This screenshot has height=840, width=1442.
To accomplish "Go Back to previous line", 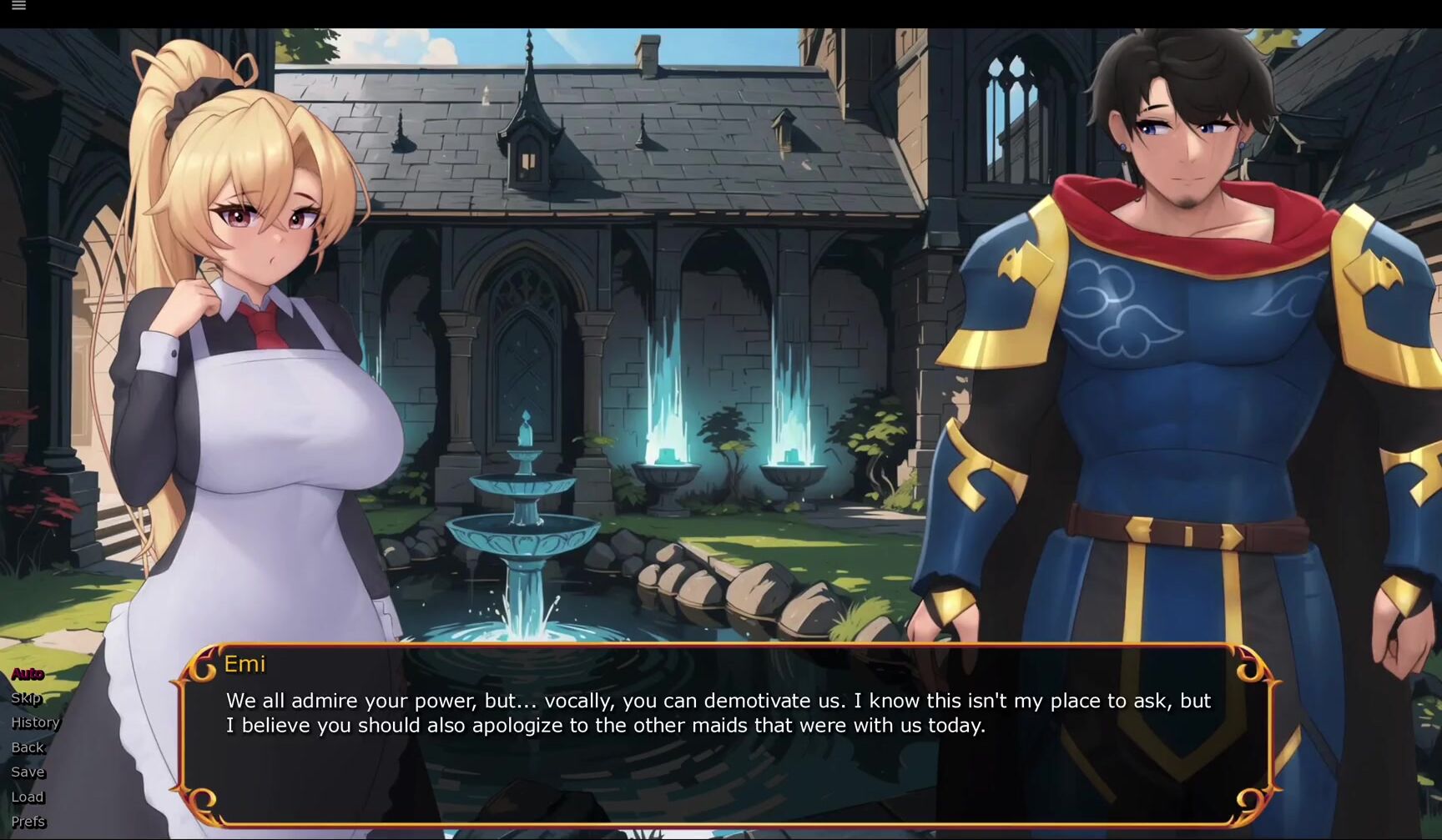I will [28, 747].
